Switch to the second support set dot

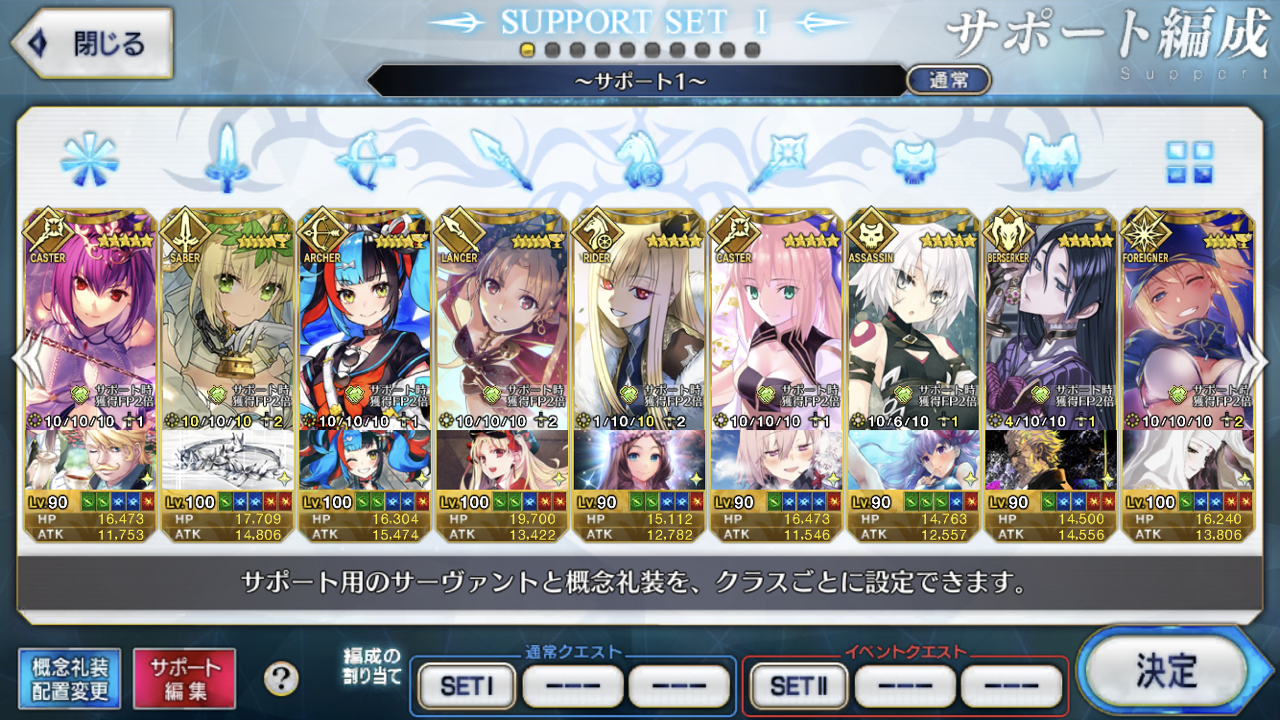[552, 50]
